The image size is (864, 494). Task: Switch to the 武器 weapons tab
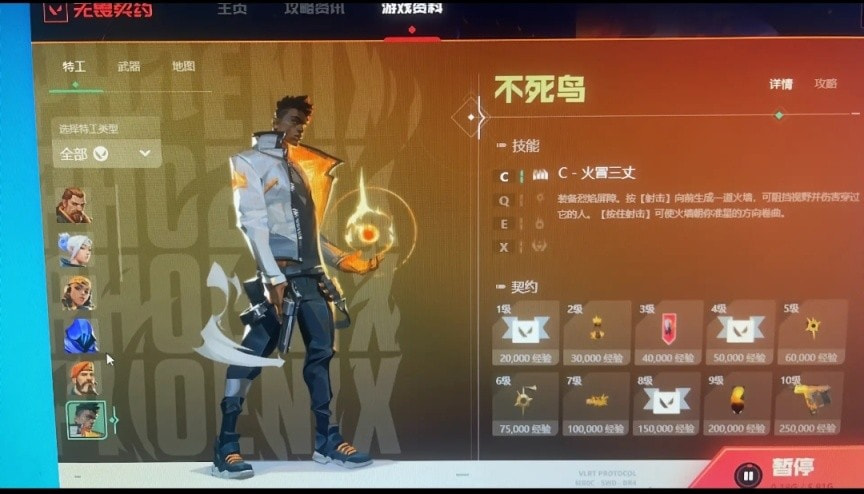(129, 67)
